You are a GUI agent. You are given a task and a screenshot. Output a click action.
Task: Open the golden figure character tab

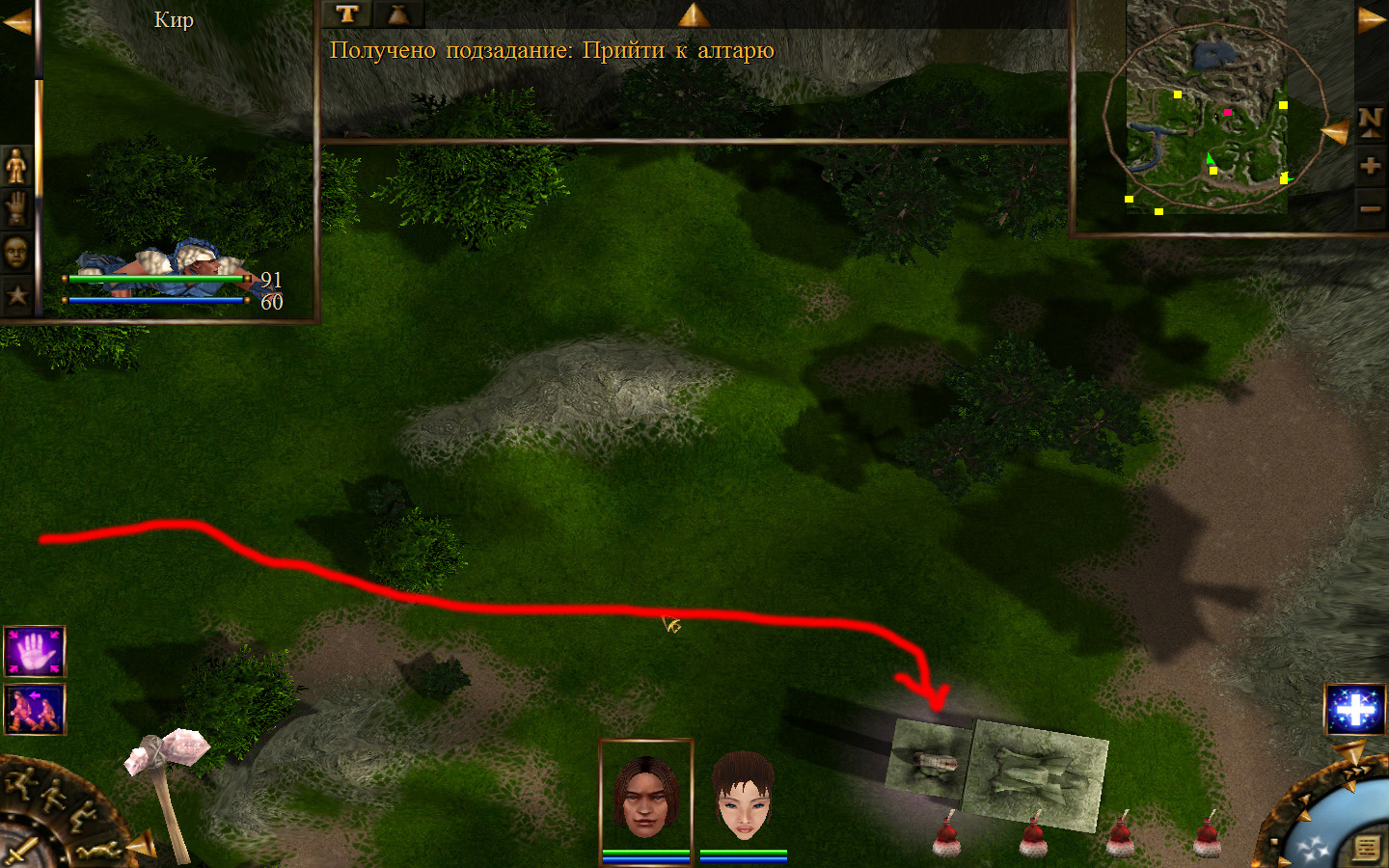coord(16,166)
